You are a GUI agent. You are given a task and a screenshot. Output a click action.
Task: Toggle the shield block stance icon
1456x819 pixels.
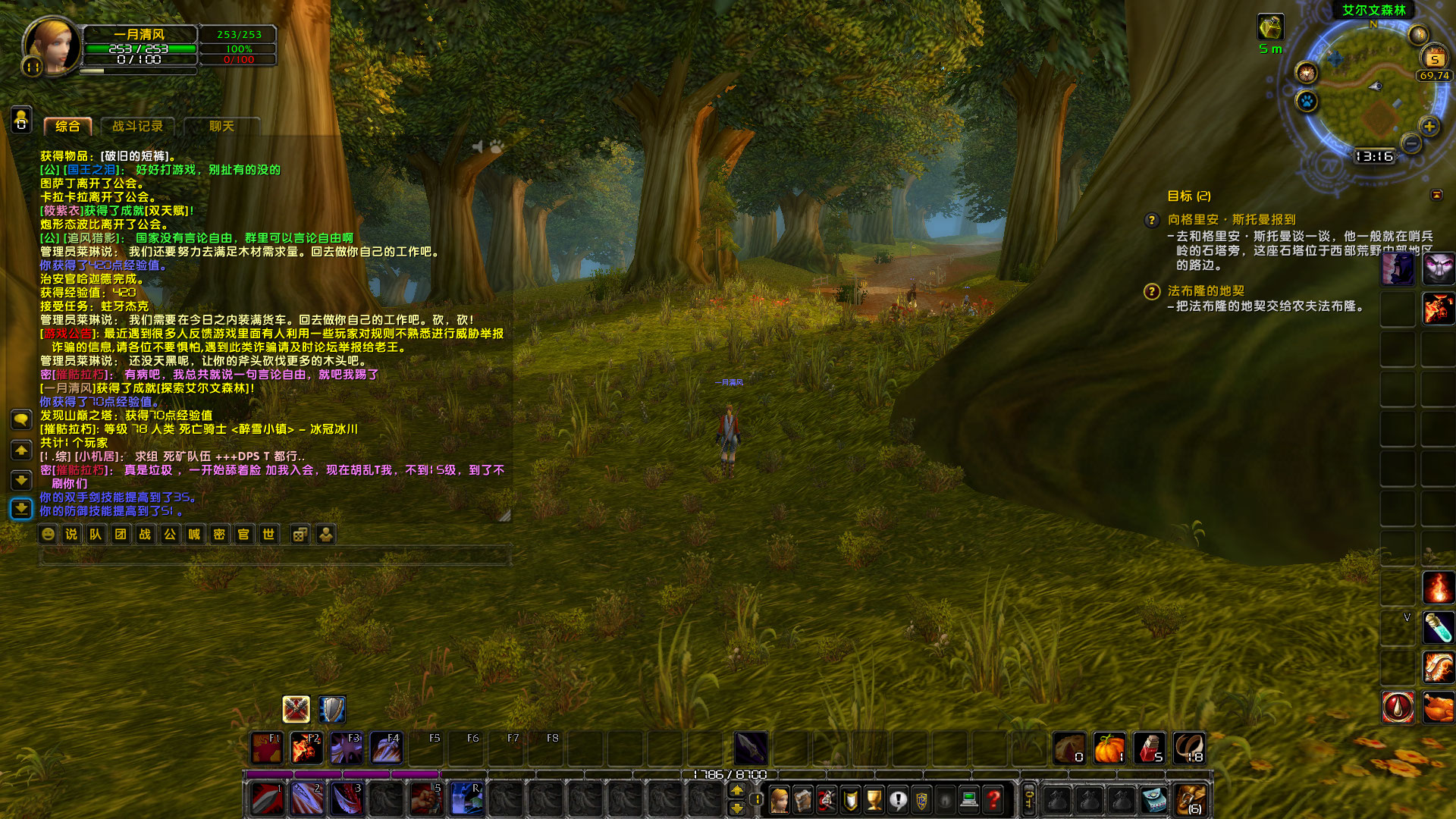(331, 709)
